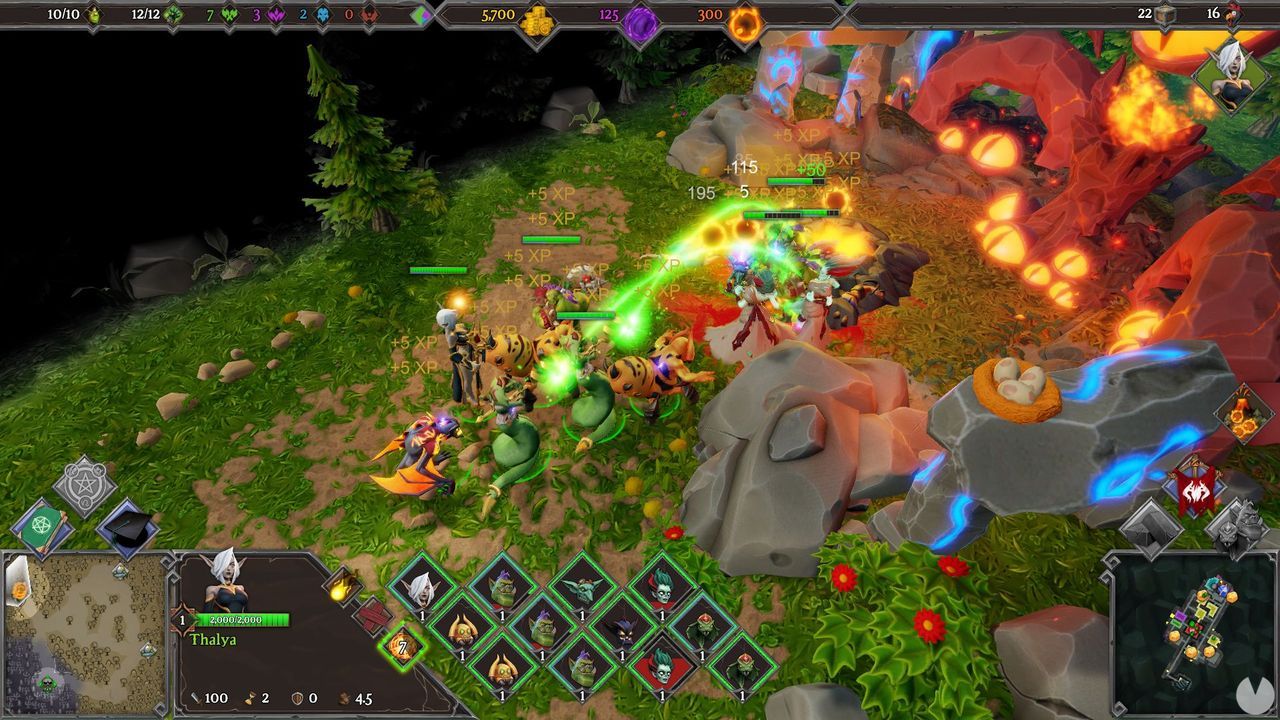
Task: Toggle the glowing fire orb ability showing 7
Action: click(401, 647)
